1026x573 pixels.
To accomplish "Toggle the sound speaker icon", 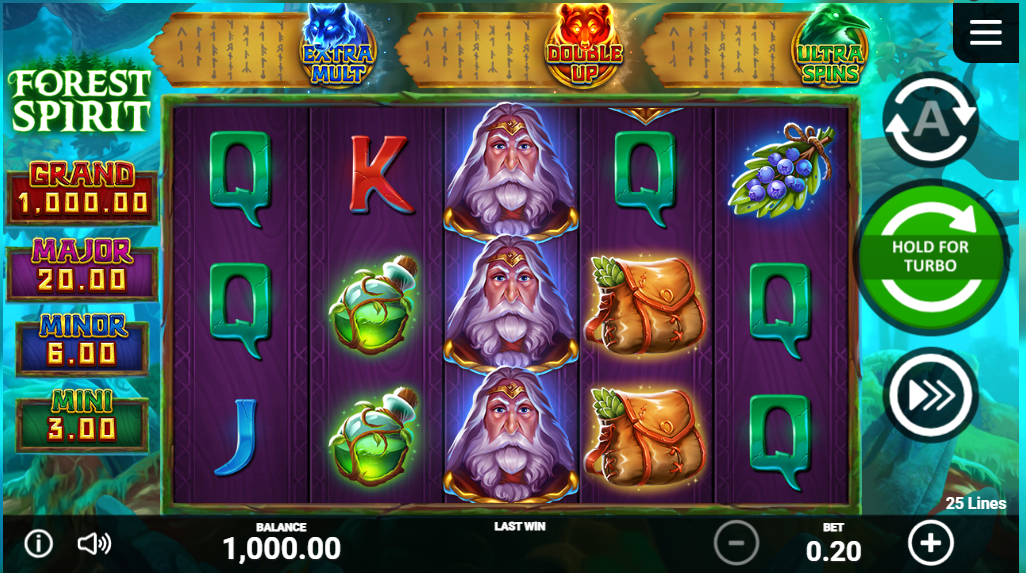I will point(94,544).
